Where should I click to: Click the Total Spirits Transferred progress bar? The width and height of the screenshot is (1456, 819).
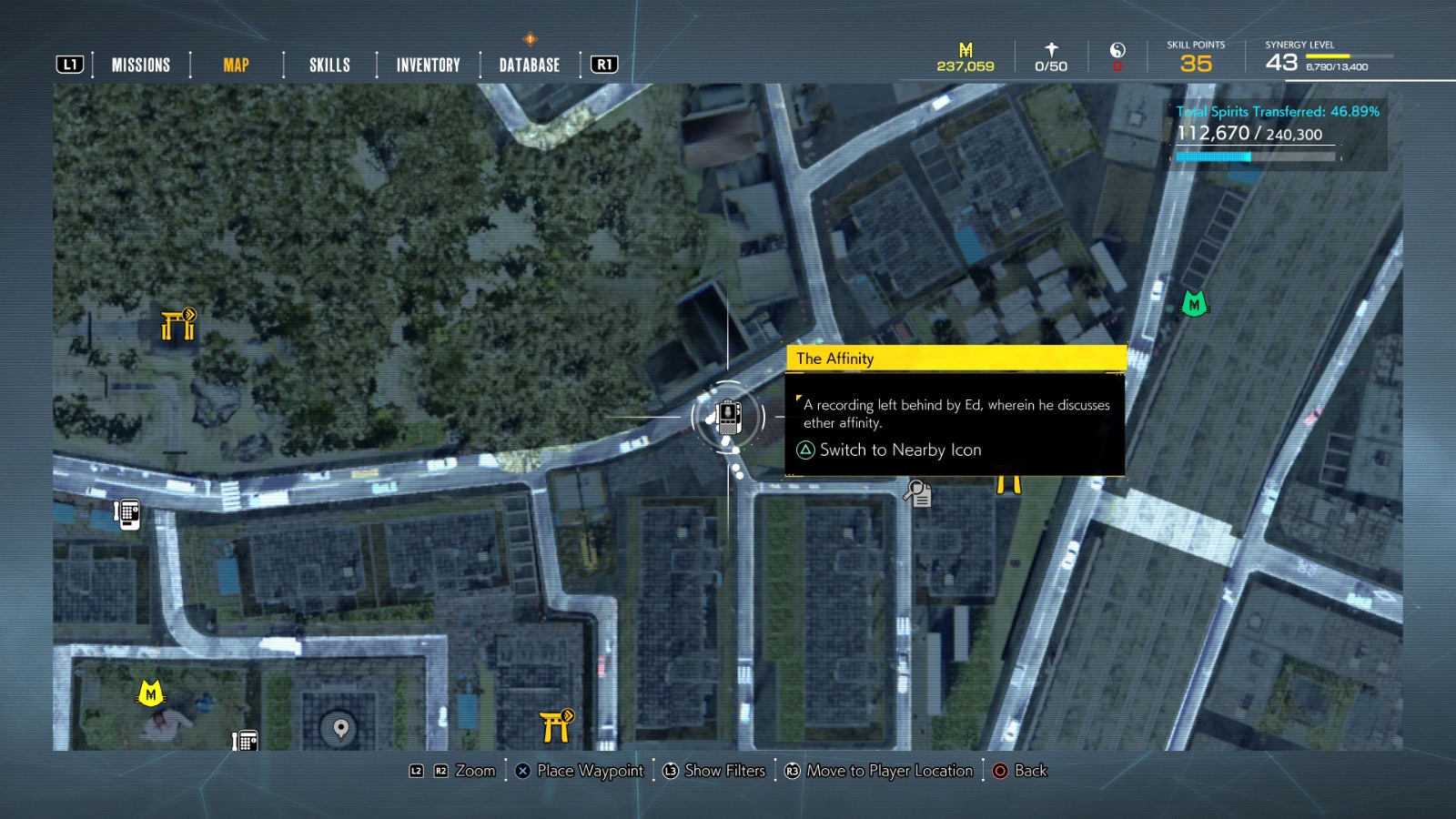click(x=1256, y=156)
